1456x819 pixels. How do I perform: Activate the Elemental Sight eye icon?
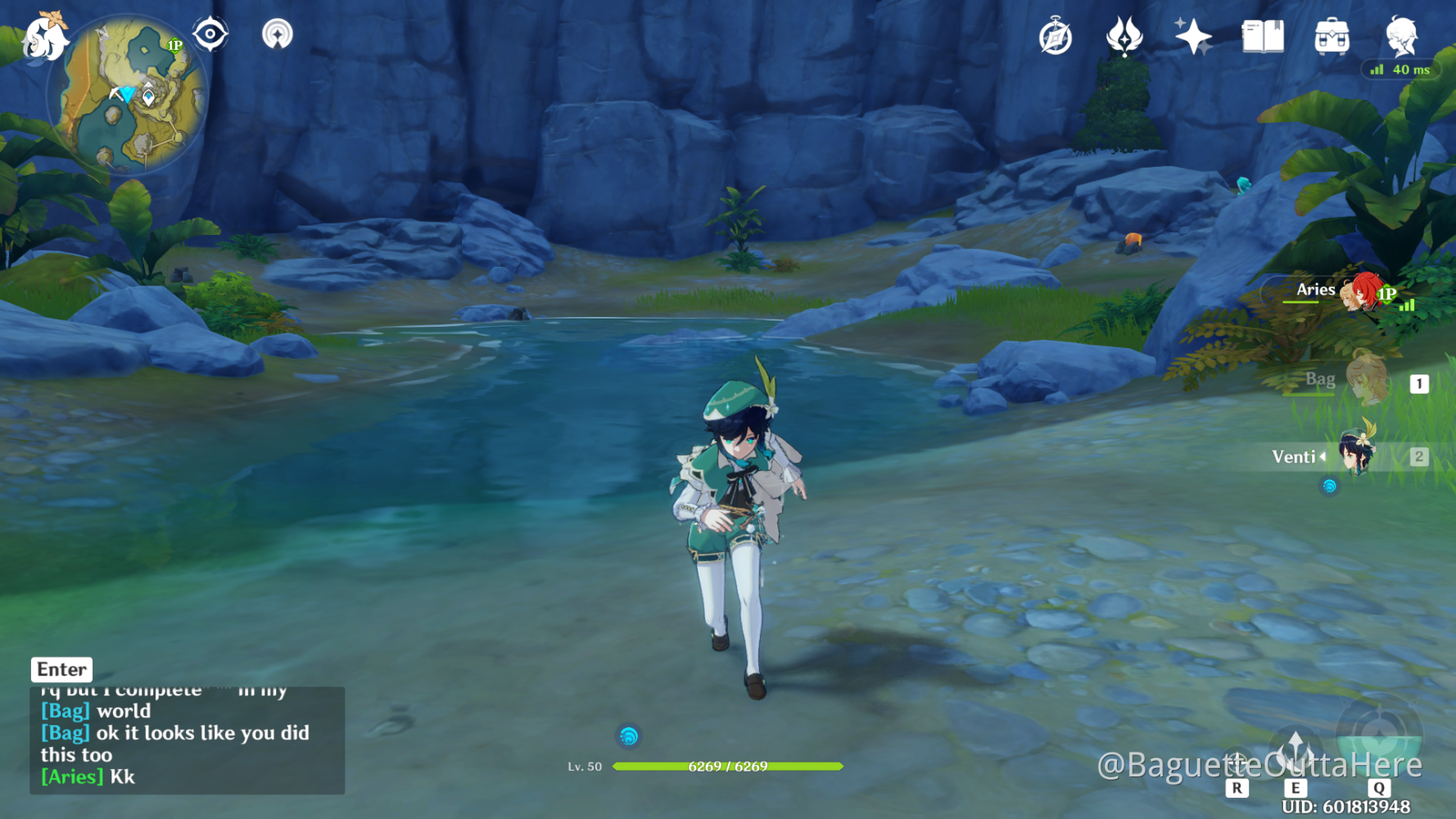[210, 34]
